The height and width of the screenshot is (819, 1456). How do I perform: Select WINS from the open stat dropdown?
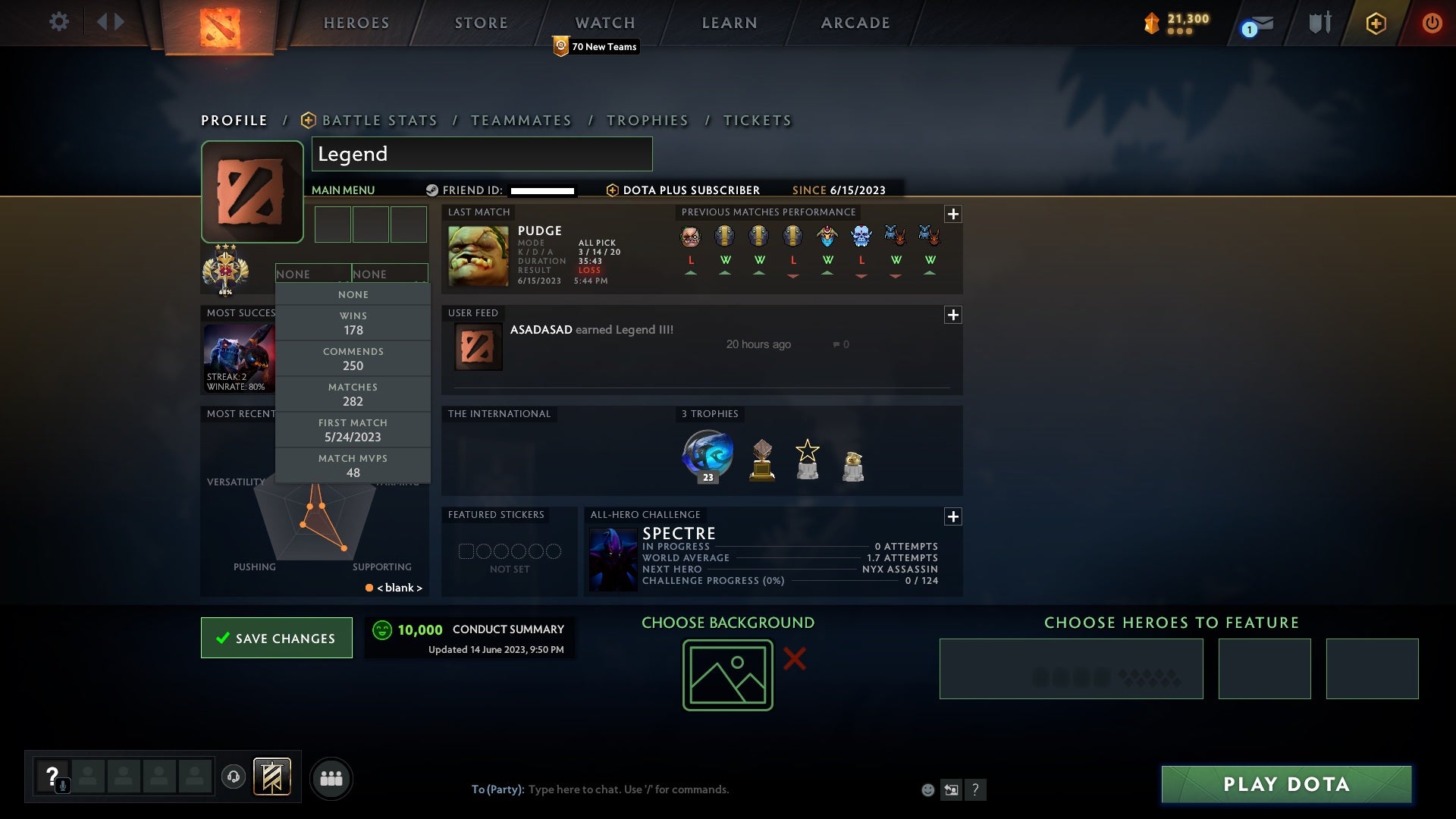click(353, 323)
